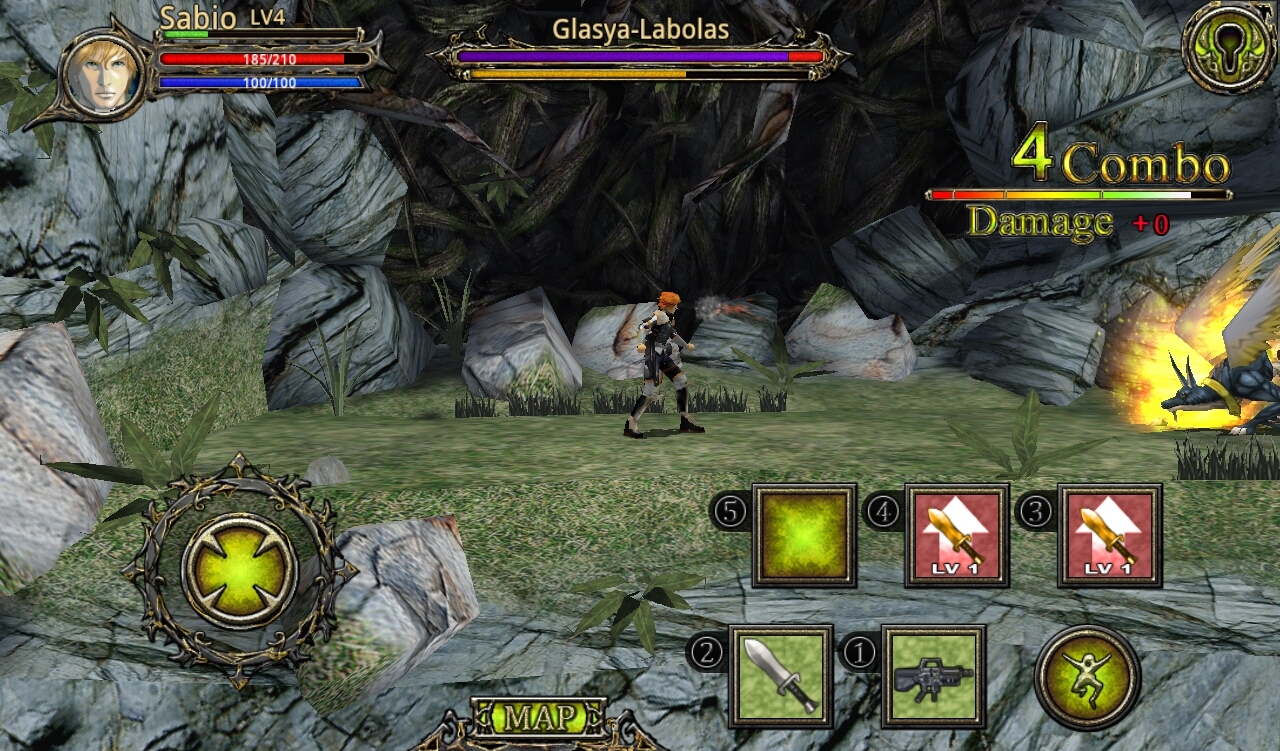Click the virtual joystick center
Screen dimensions: 1280x751
(239, 571)
